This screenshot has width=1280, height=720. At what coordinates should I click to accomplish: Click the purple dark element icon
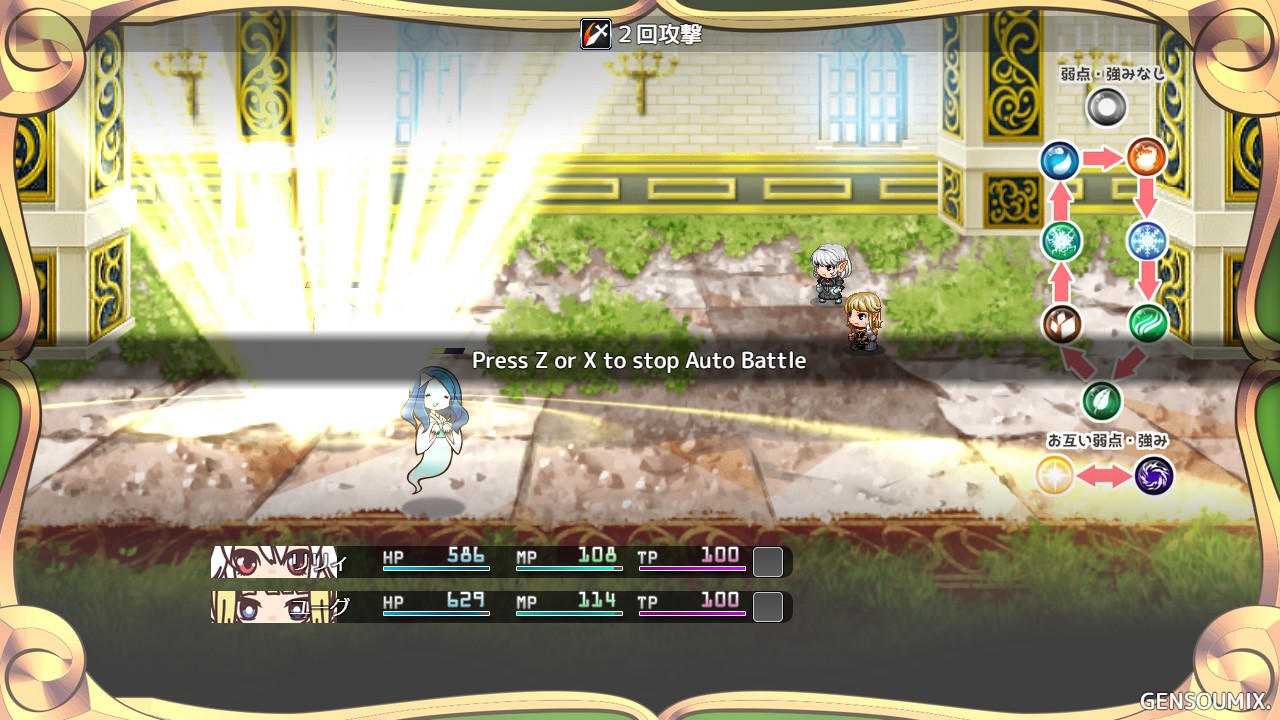pos(1153,475)
